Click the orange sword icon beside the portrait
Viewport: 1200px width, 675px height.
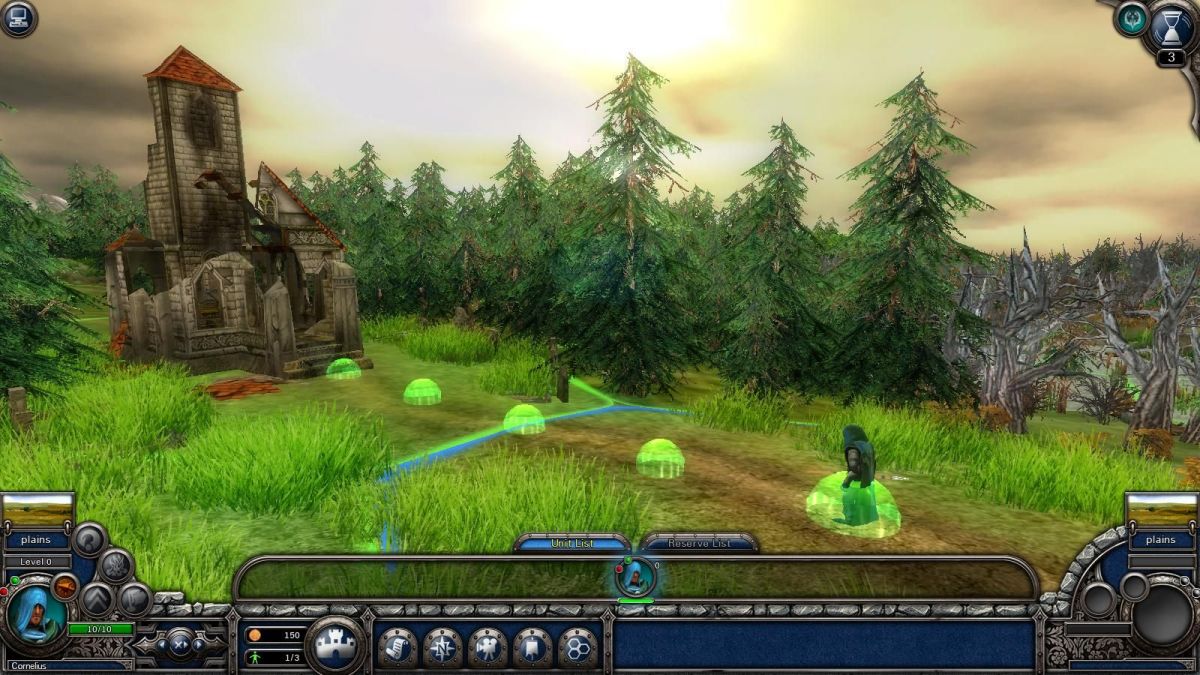(x=65, y=586)
